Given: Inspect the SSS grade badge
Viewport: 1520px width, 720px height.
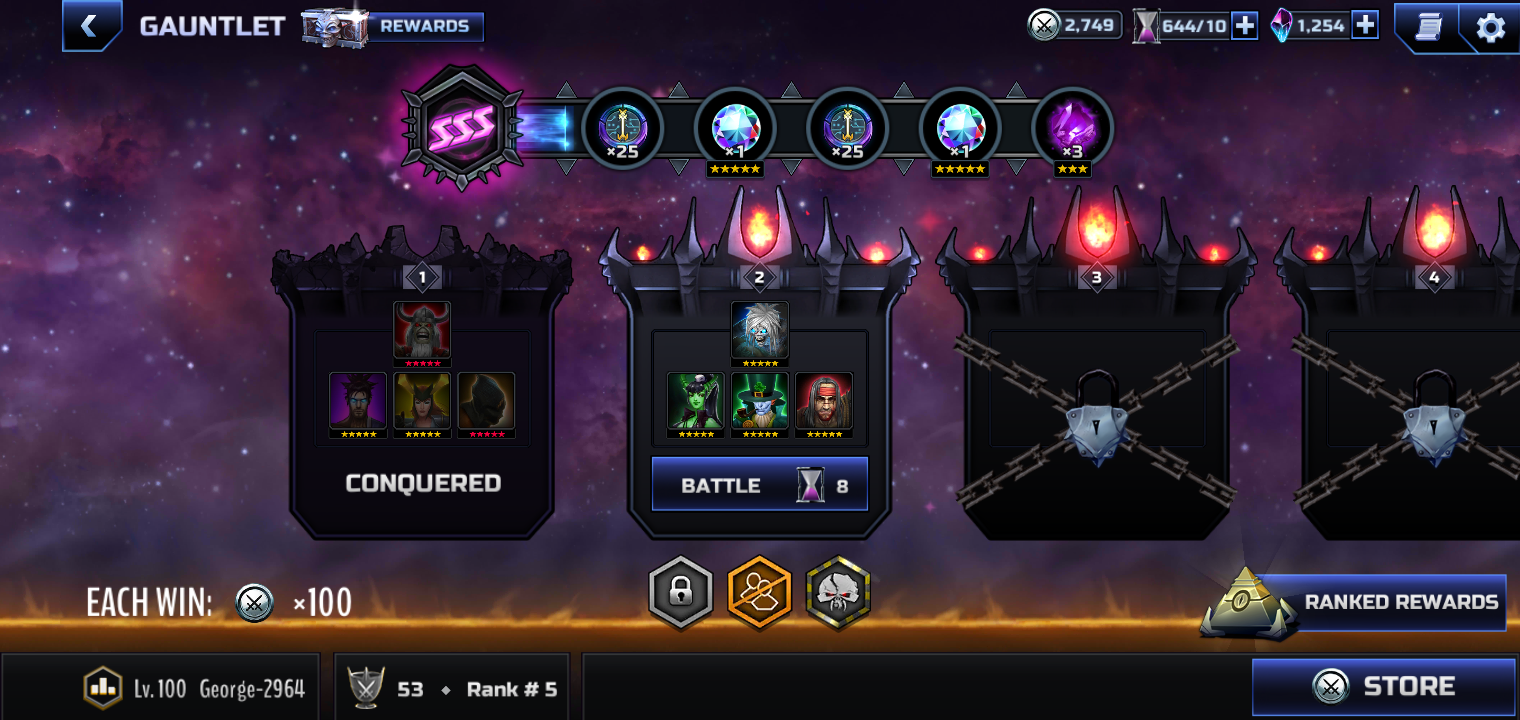Looking at the screenshot, I should pyautogui.click(x=461, y=127).
